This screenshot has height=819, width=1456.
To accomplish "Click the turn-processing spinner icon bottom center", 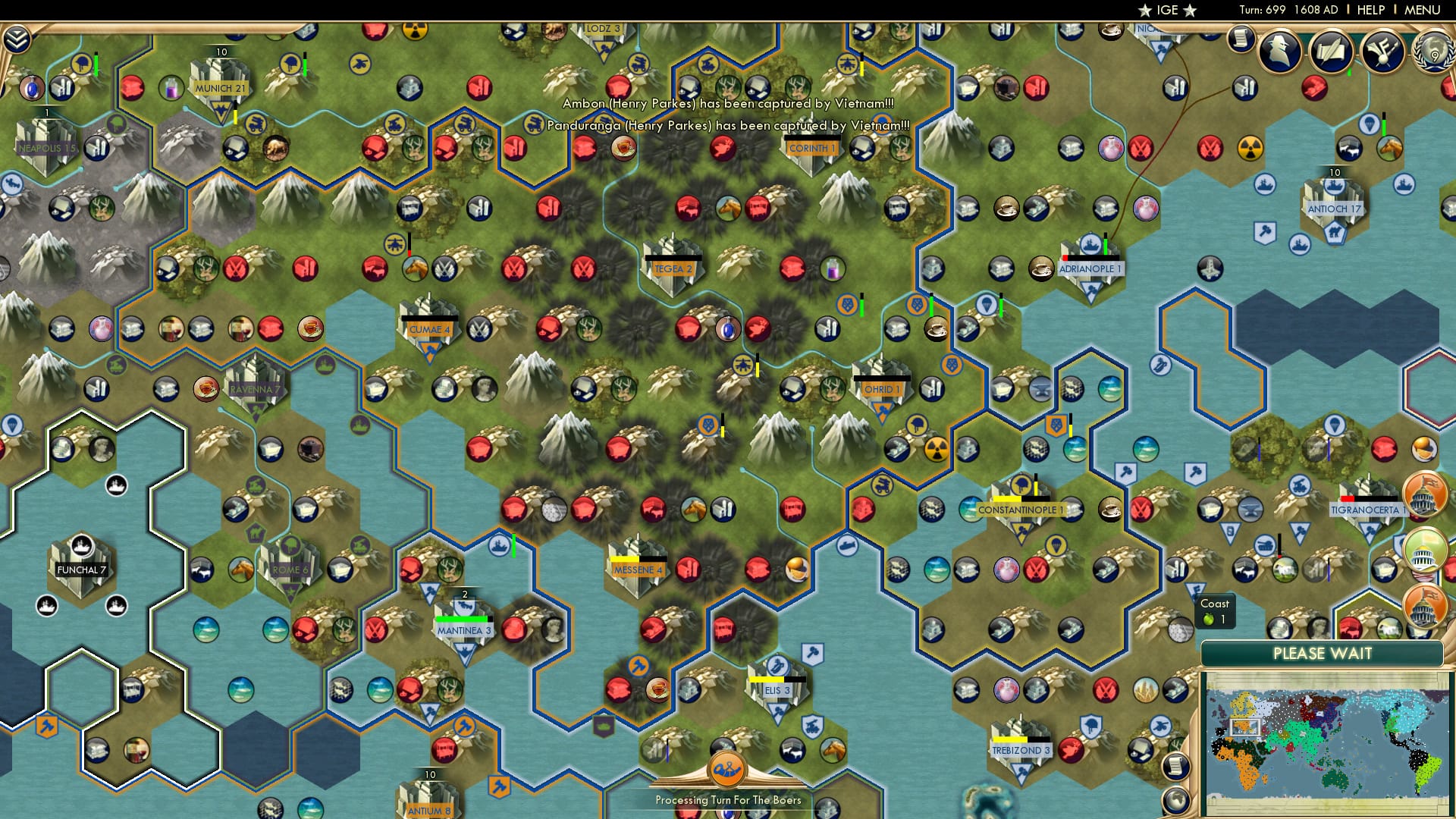I will click(x=726, y=768).
